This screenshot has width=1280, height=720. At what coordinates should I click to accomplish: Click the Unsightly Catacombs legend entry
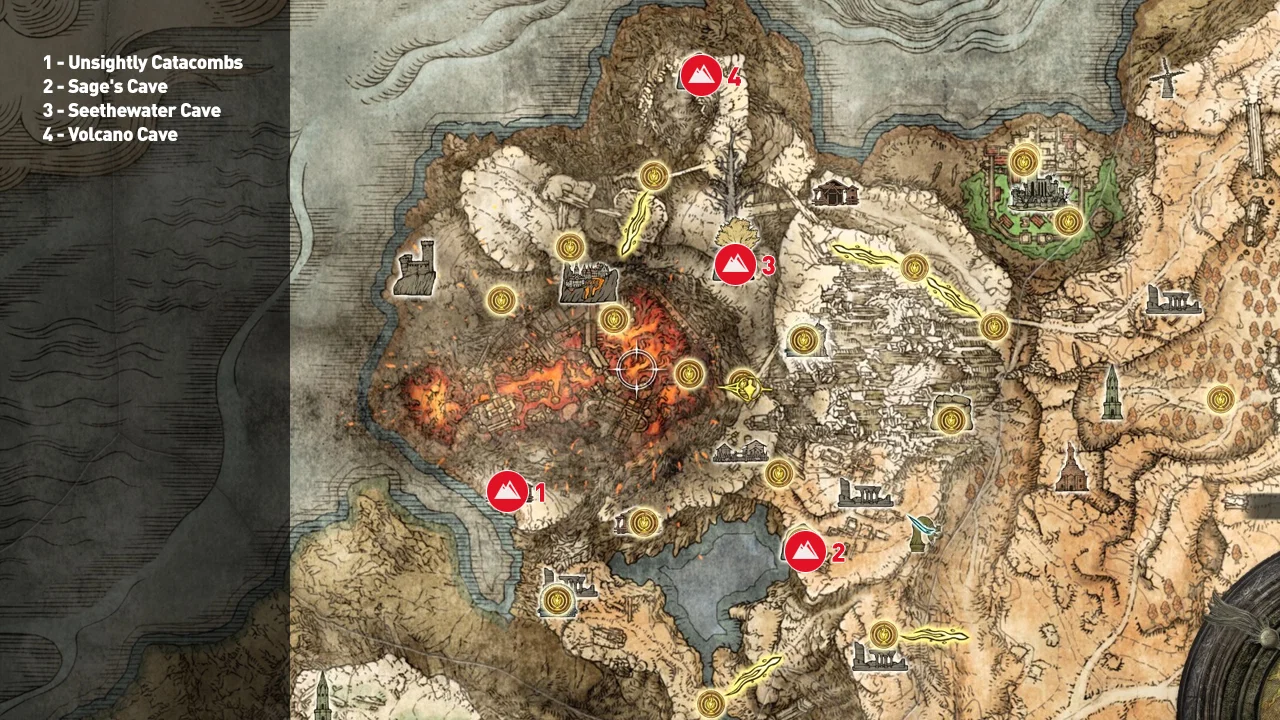[x=142, y=62]
